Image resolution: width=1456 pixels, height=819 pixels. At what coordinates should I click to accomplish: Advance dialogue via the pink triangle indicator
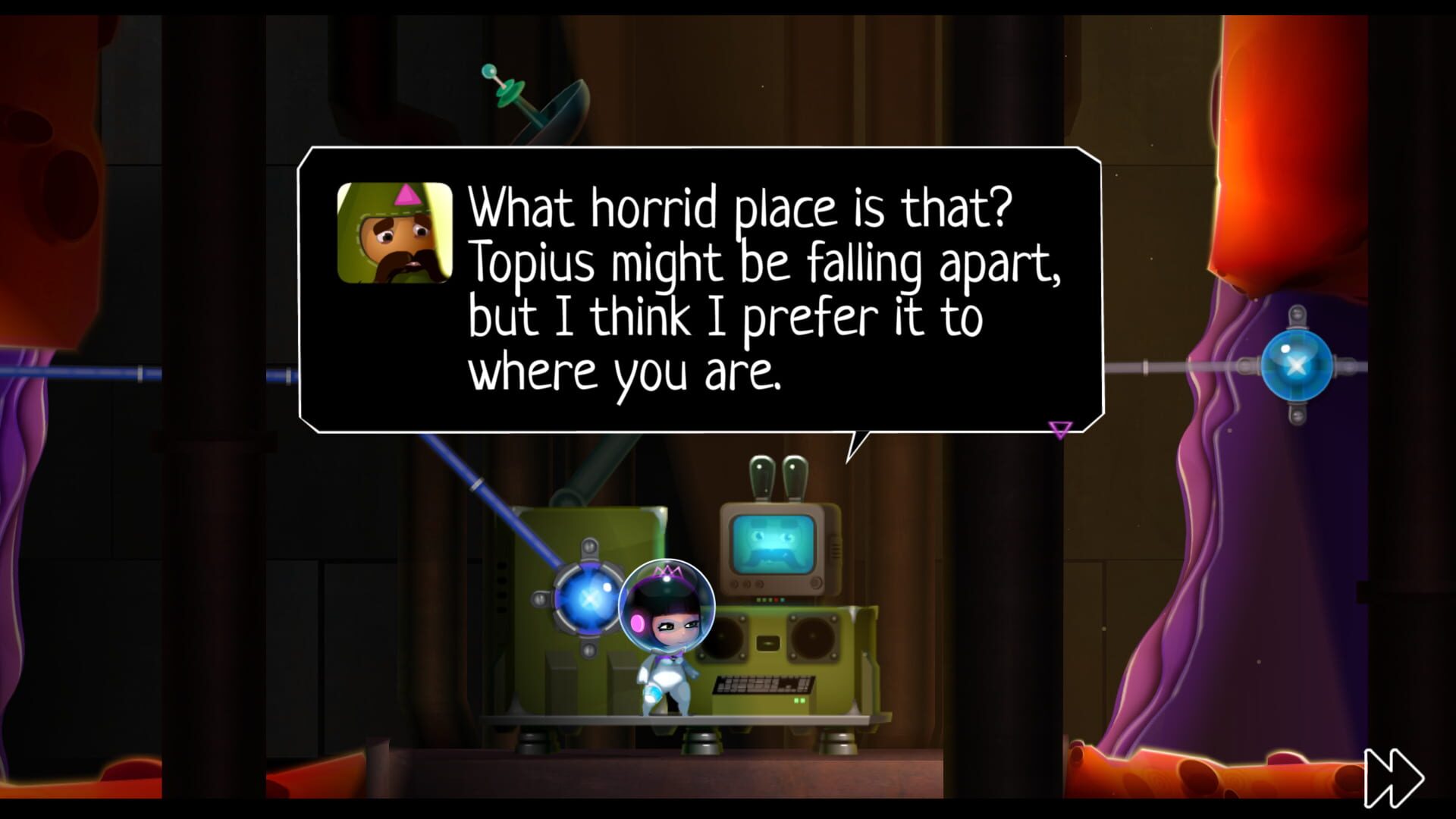click(x=1059, y=430)
